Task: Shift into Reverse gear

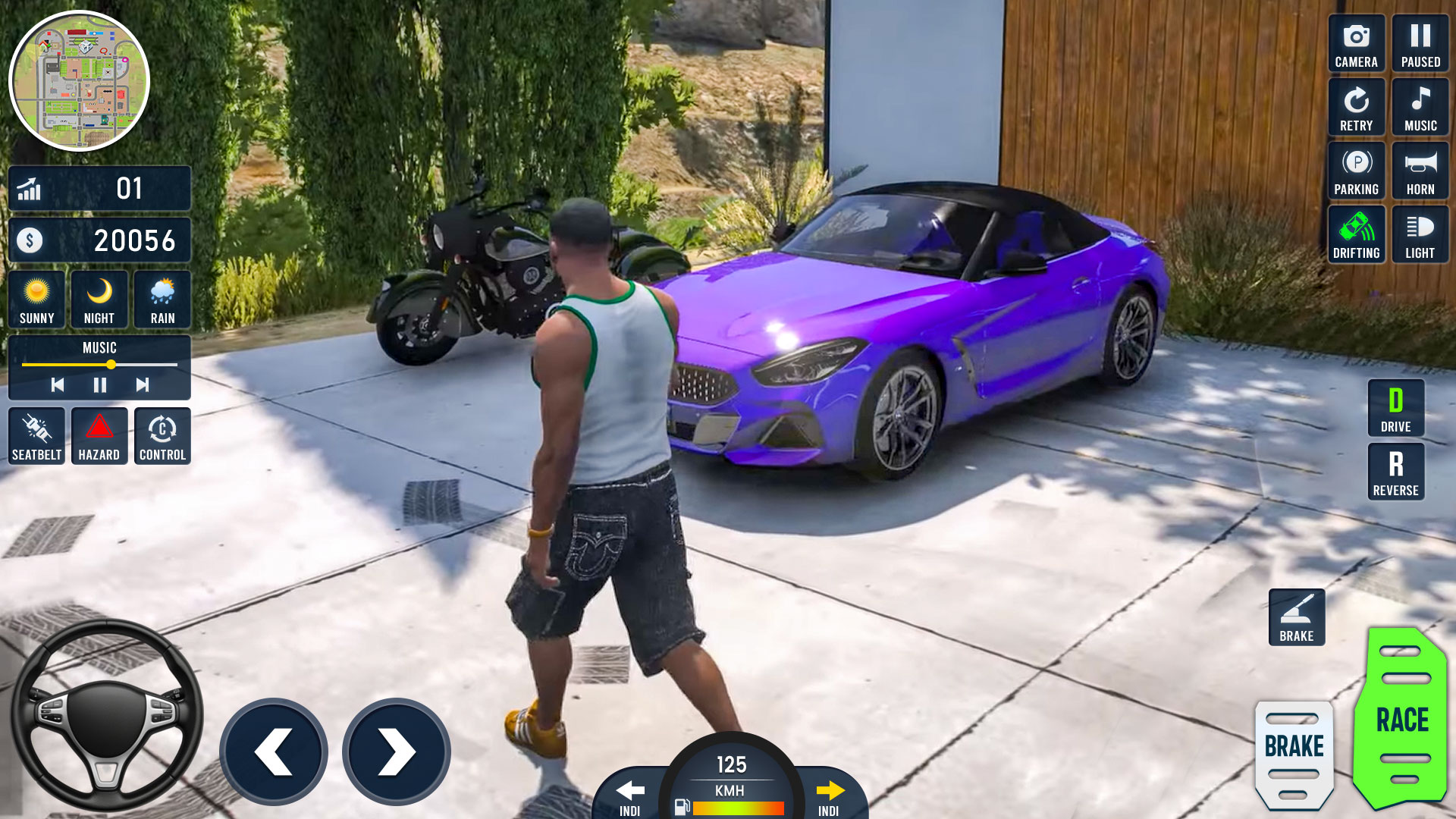Action: pos(1395,472)
